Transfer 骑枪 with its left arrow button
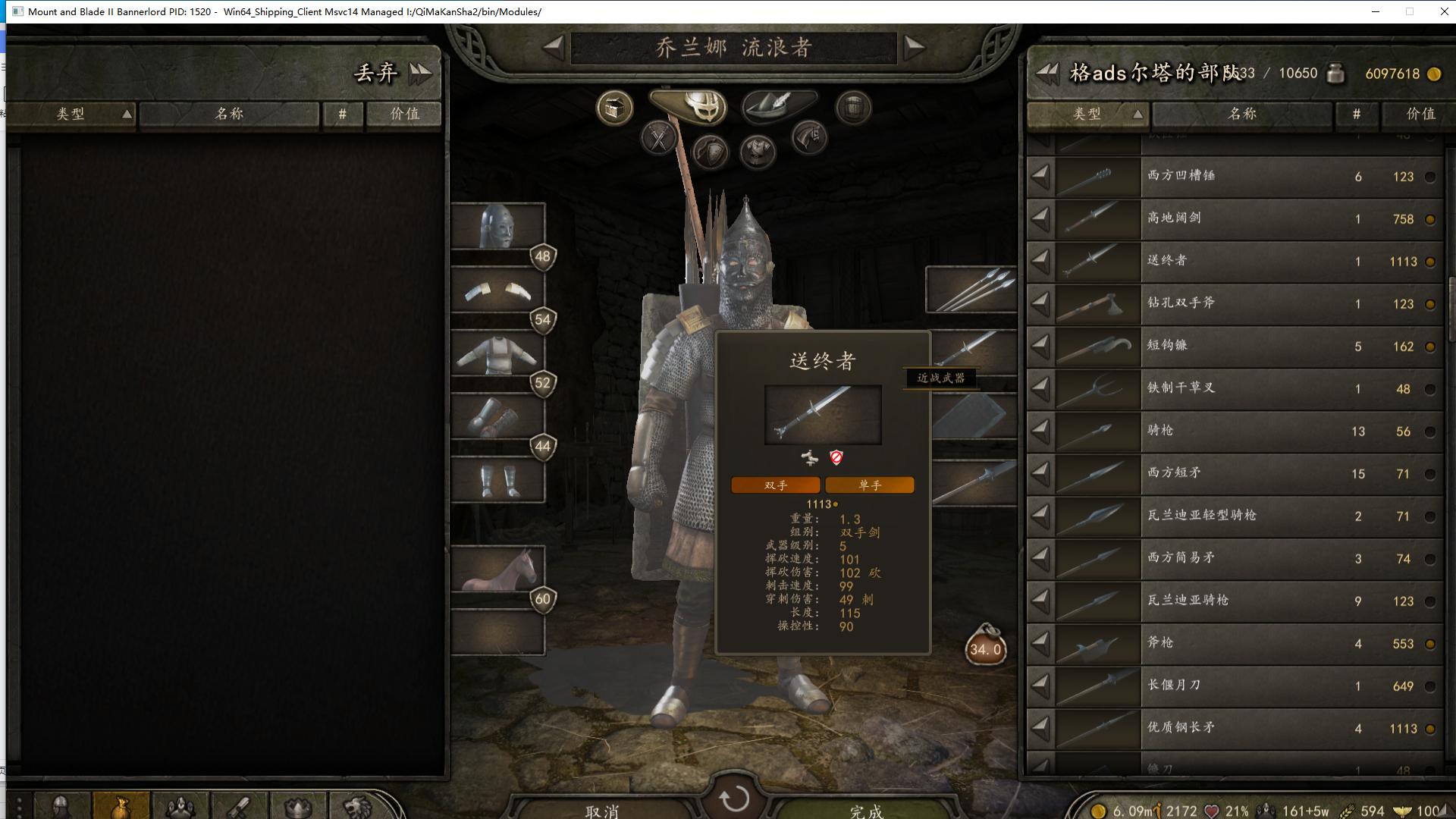This screenshot has width=1456, height=819. 1040,431
